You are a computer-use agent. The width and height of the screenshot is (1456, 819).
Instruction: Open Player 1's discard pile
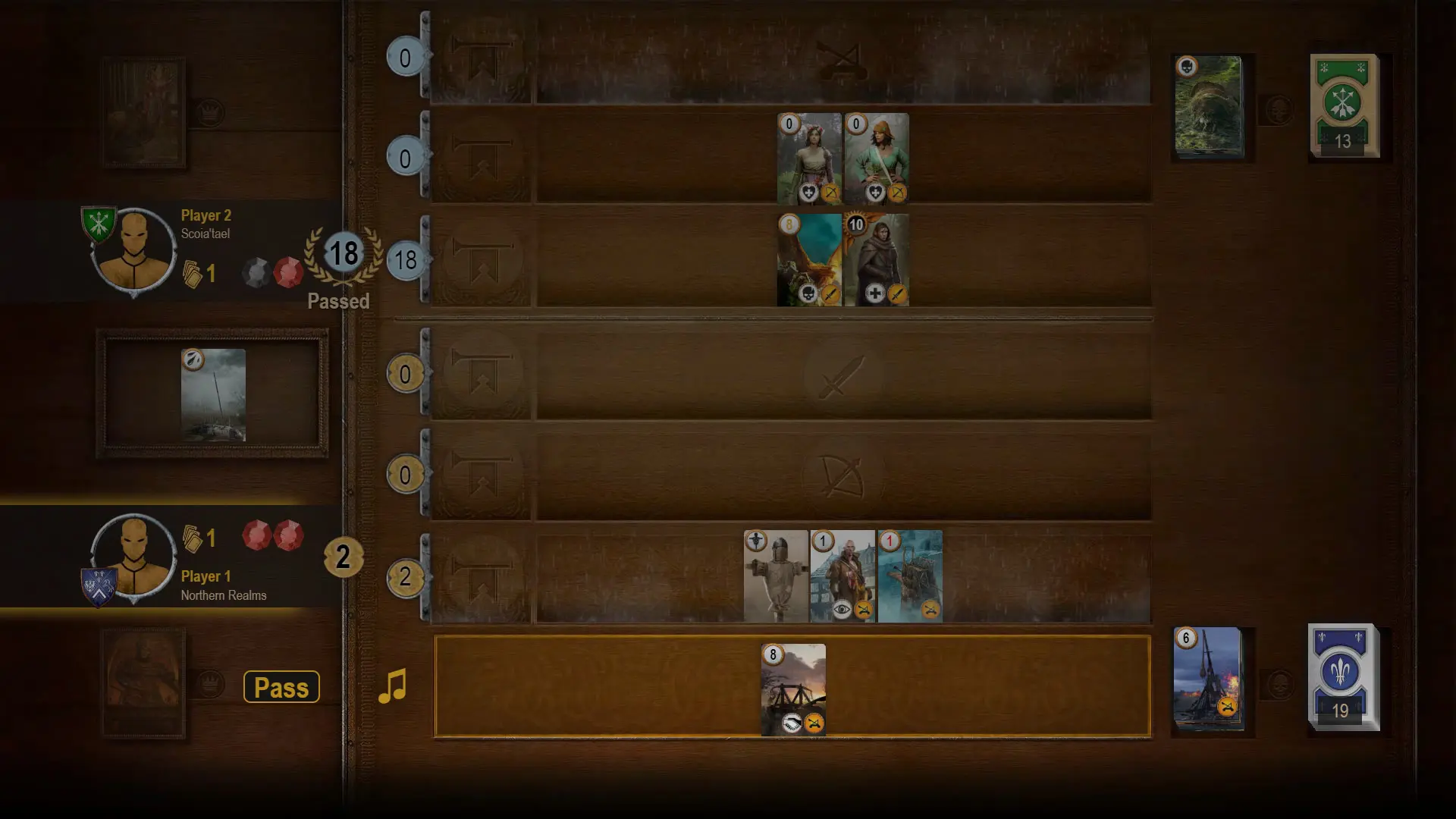coord(1208,679)
